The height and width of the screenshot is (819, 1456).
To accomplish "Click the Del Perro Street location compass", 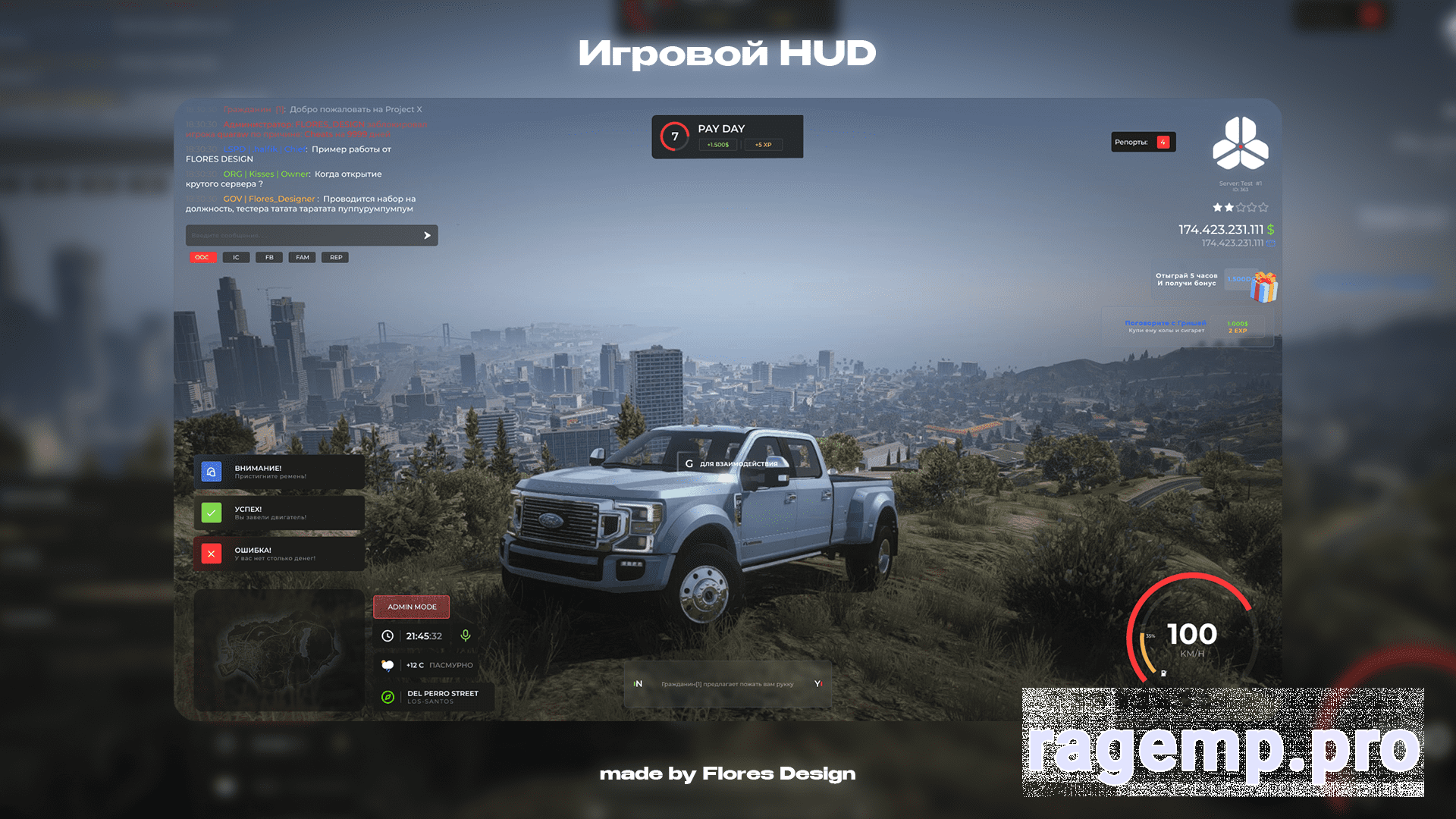I will [388, 697].
